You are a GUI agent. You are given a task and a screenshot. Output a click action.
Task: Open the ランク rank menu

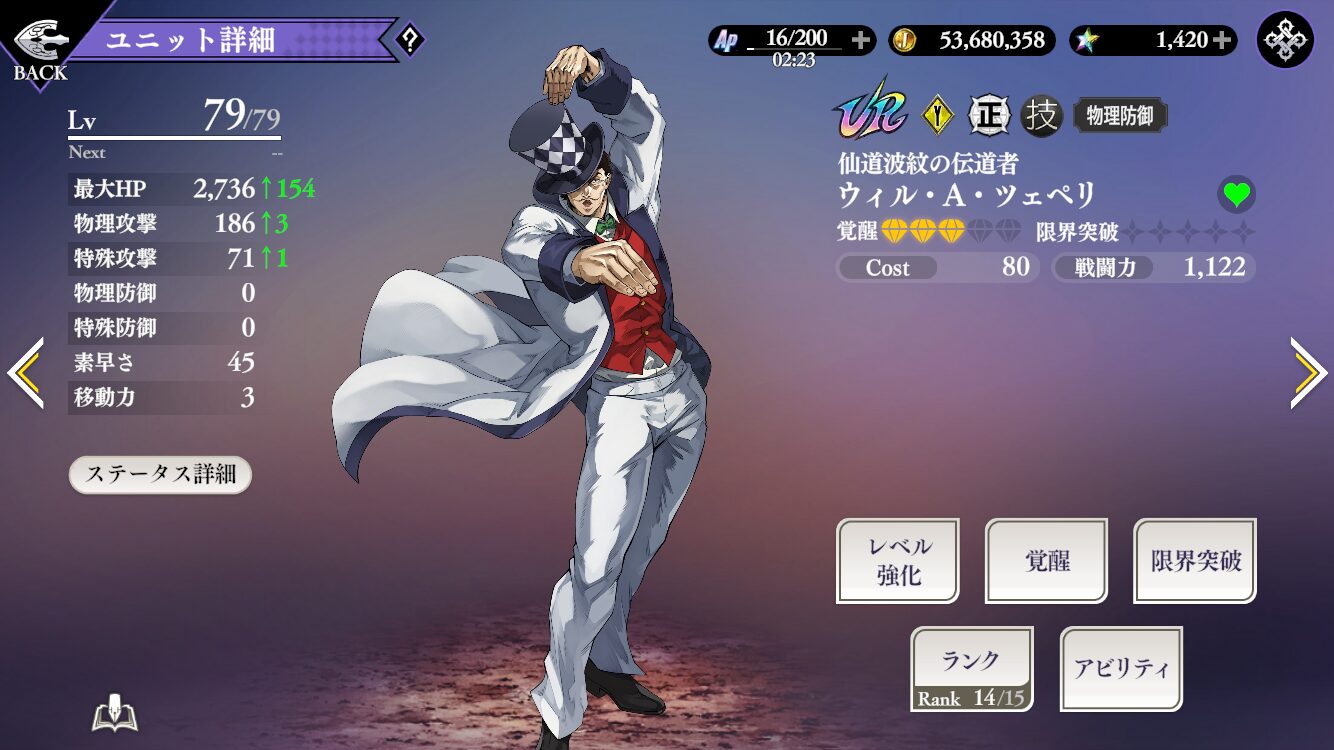[x=971, y=669]
